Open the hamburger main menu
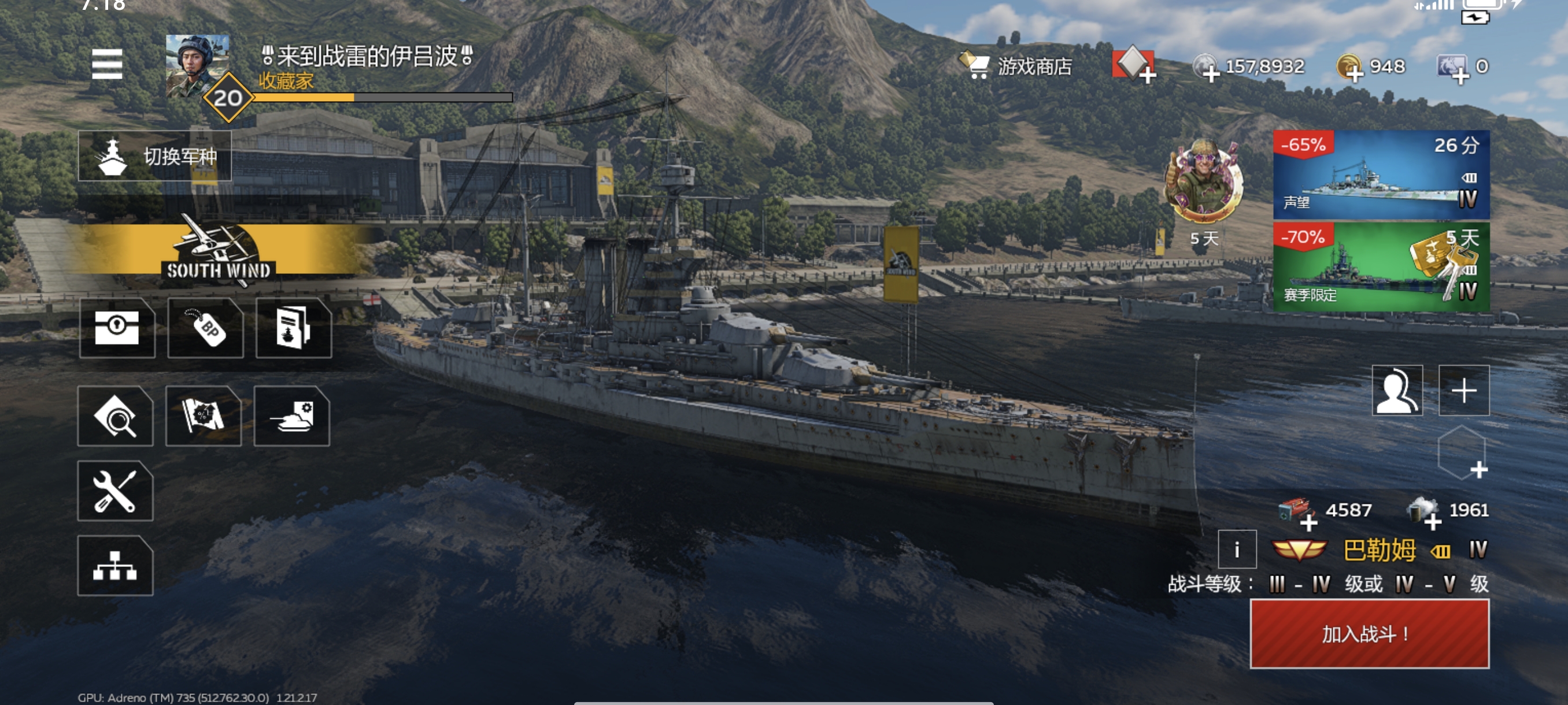The height and width of the screenshot is (705, 1568). [107, 64]
